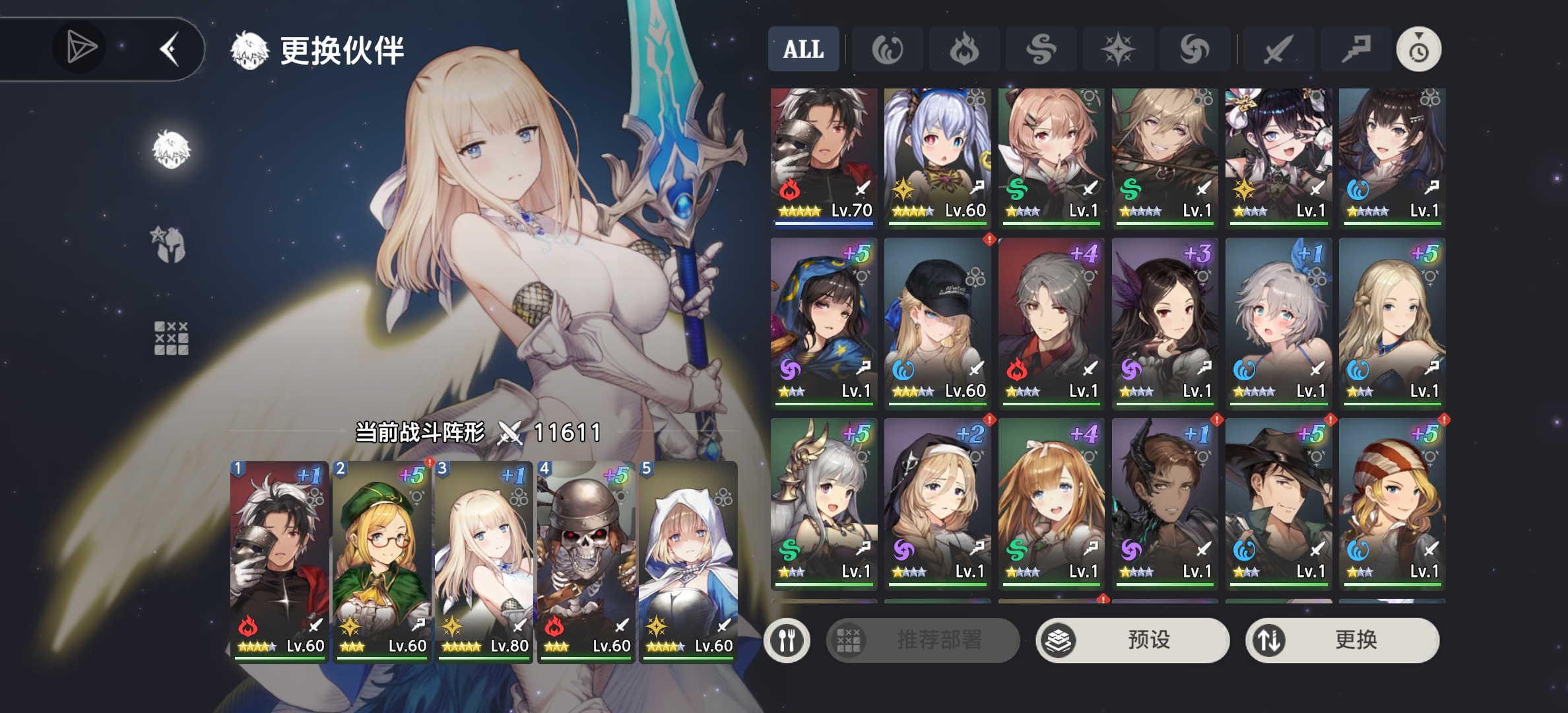
Task: Pick the cowboy hat man roster card
Action: pos(1278,503)
